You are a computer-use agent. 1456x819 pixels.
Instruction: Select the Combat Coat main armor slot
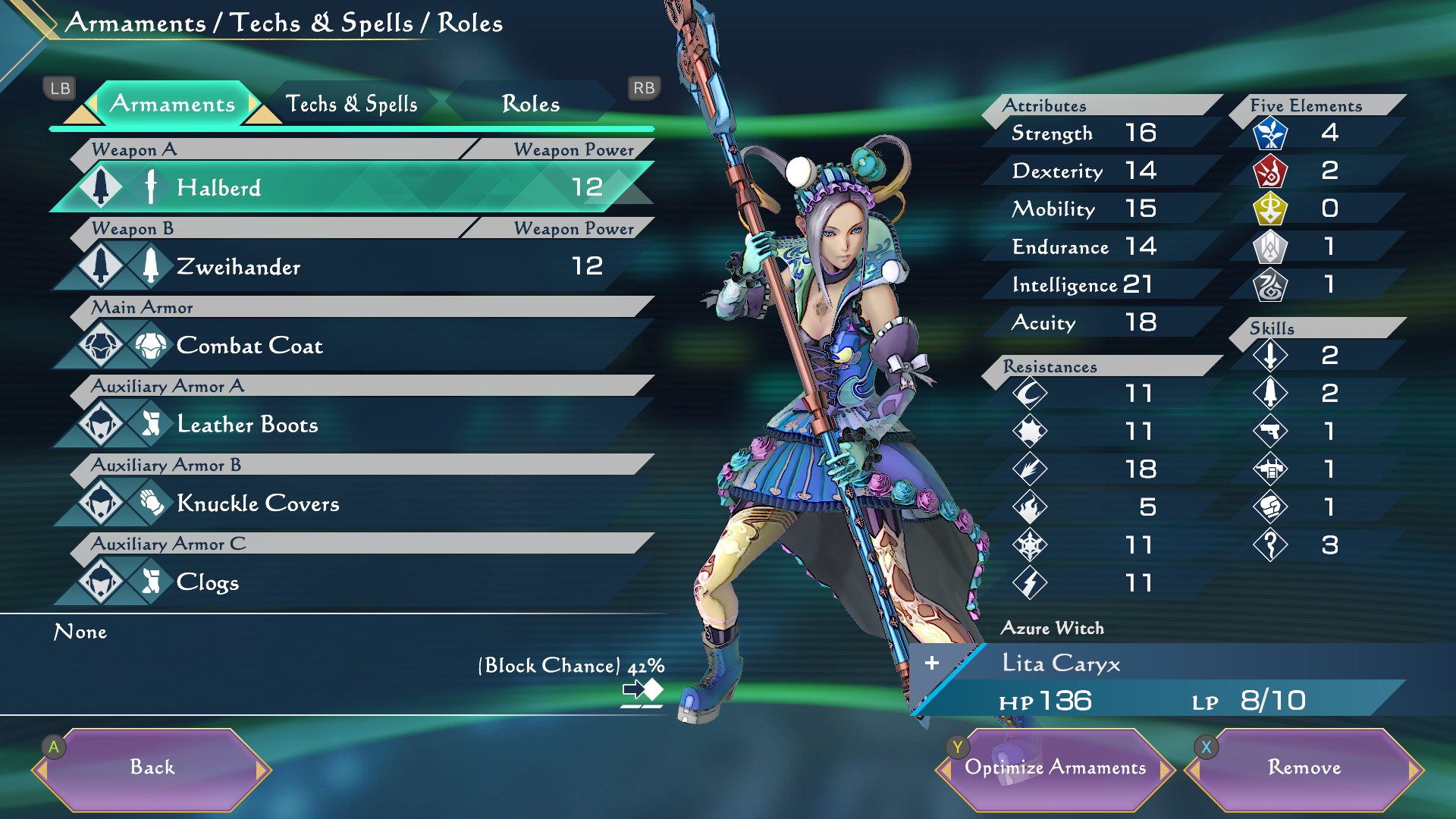[353, 346]
